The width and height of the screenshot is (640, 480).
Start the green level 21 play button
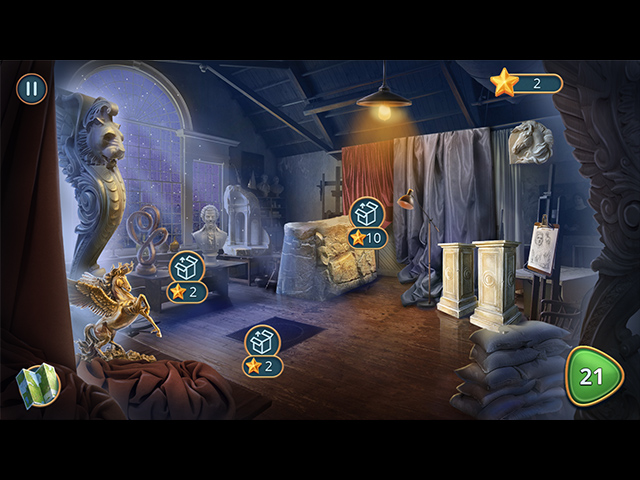tap(594, 376)
